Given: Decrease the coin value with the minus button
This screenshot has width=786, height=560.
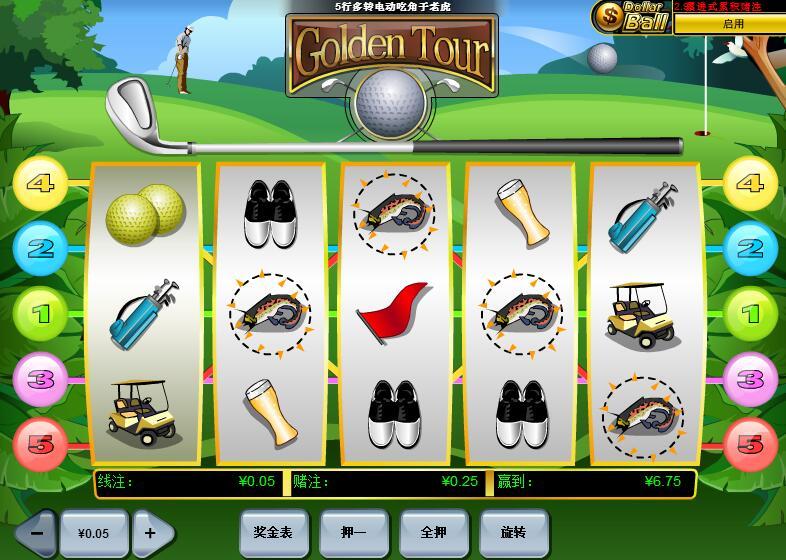Looking at the screenshot, I should (36, 533).
